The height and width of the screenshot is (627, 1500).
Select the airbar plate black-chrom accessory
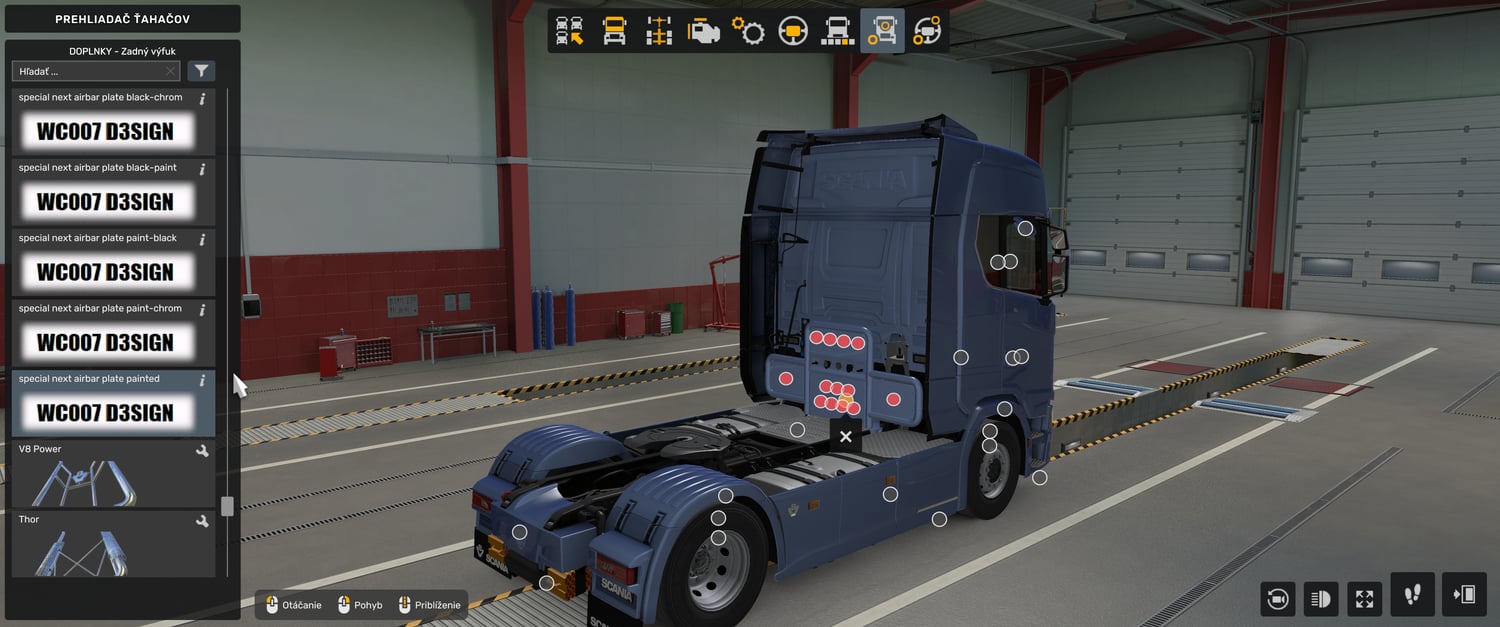point(105,131)
